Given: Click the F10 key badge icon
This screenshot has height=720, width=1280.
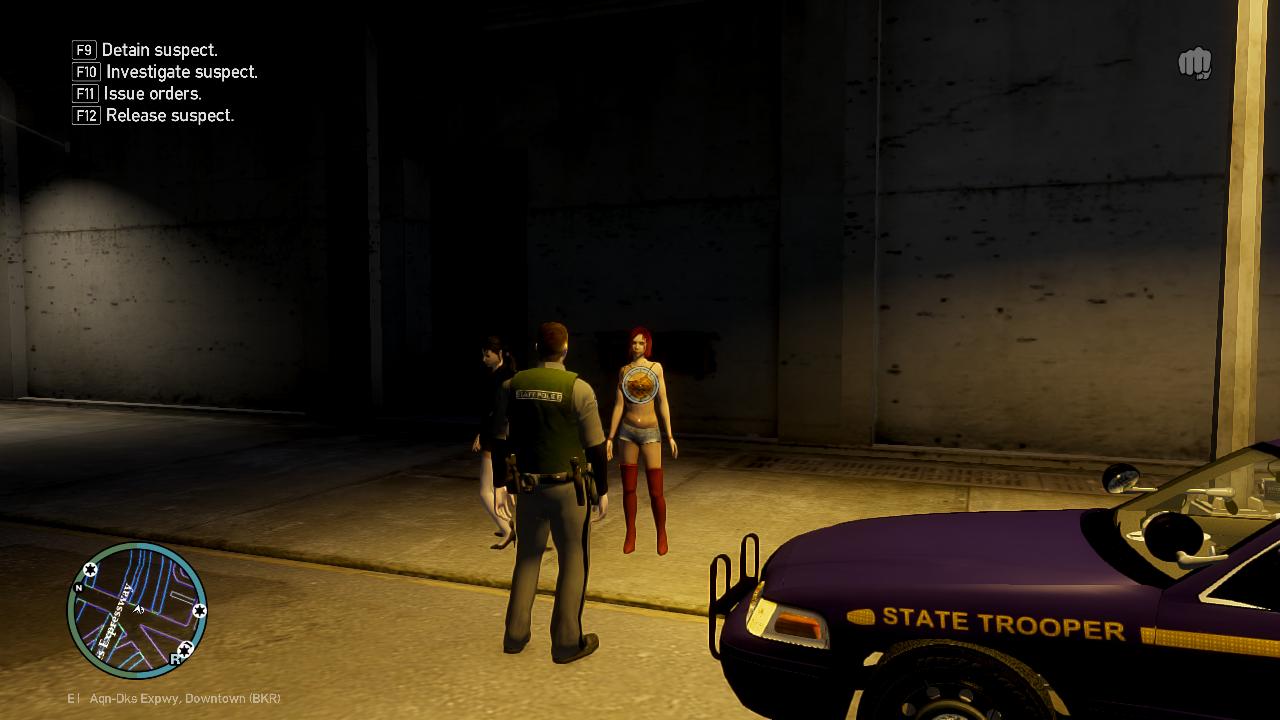Looking at the screenshot, I should point(84,71).
